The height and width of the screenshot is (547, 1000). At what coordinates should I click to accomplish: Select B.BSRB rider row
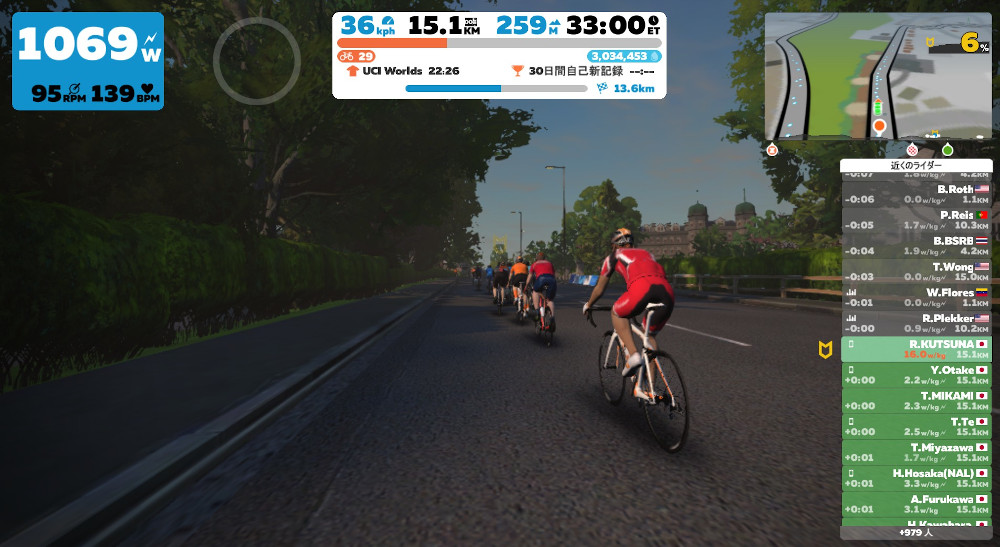click(x=916, y=246)
